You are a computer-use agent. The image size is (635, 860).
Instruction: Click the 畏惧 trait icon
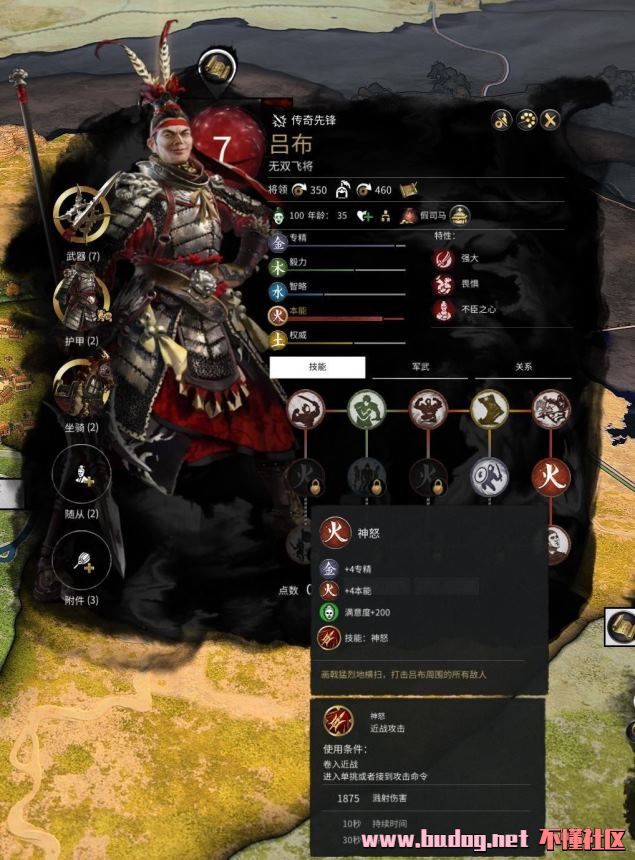[443, 284]
